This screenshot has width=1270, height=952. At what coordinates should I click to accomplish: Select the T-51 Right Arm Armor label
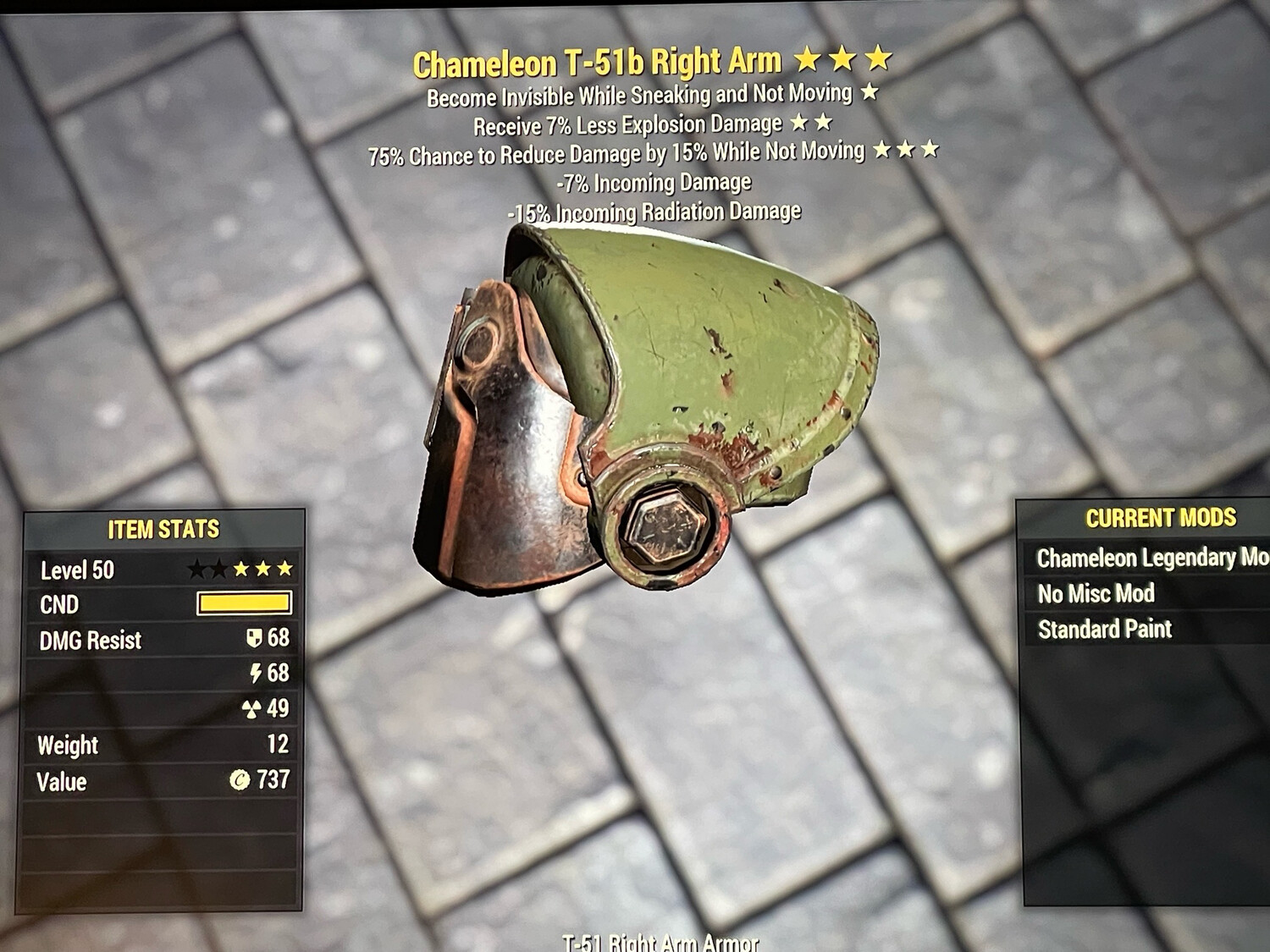point(661,944)
